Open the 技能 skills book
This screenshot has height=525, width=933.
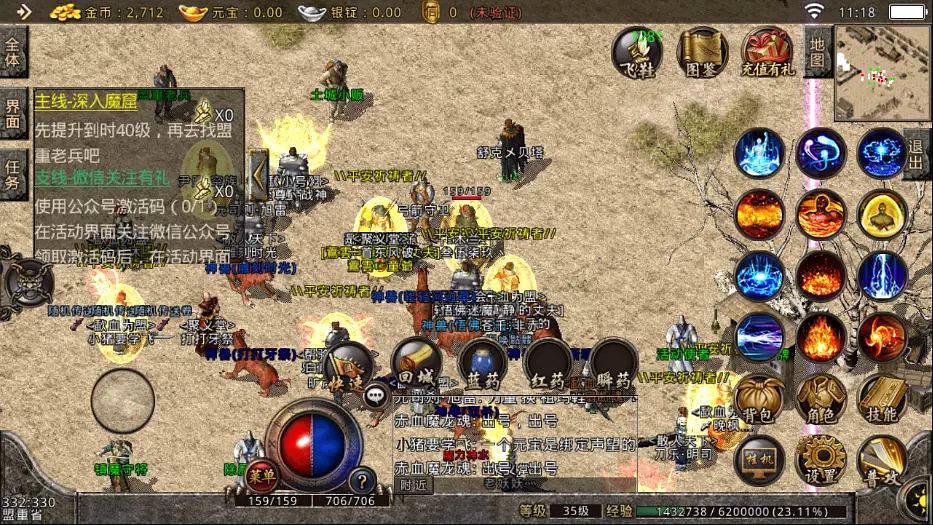pos(882,398)
